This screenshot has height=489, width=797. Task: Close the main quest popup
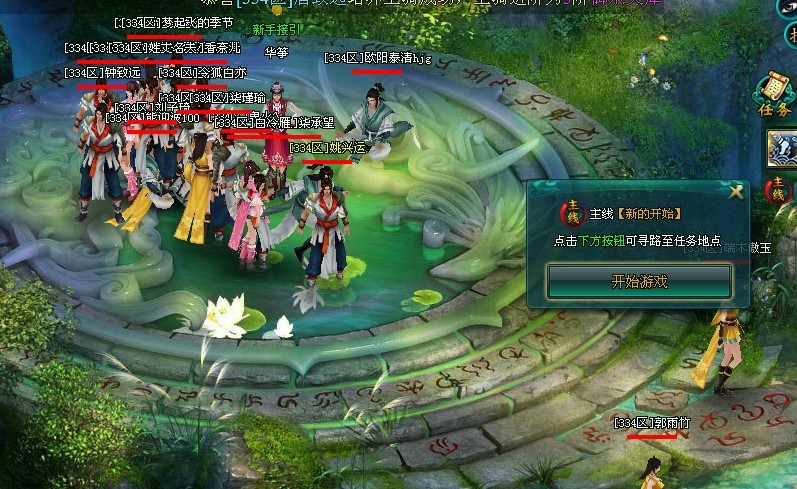click(x=737, y=192)
